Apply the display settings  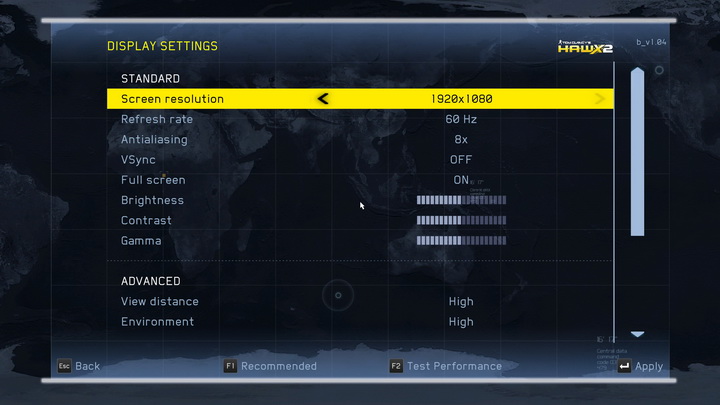coord(640,366)
